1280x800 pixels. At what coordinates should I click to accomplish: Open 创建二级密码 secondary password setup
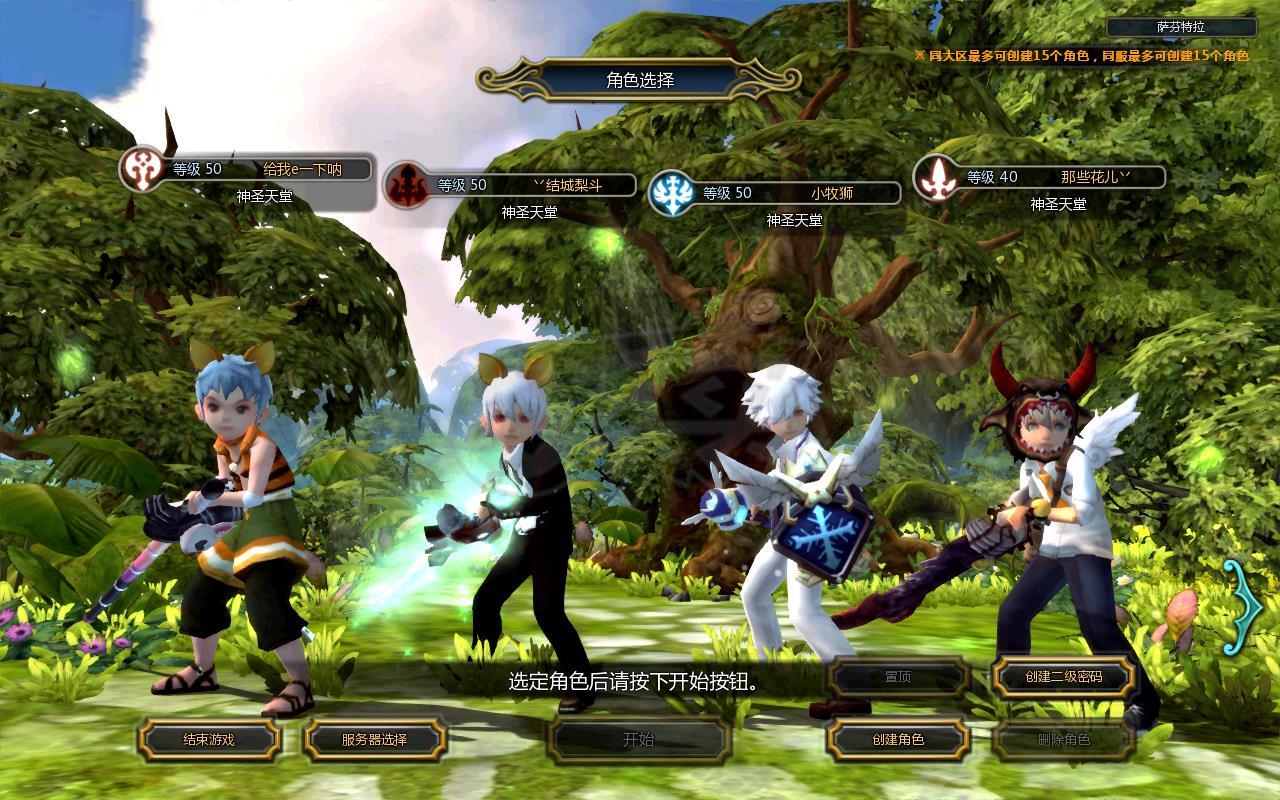tap(1063, 677)
